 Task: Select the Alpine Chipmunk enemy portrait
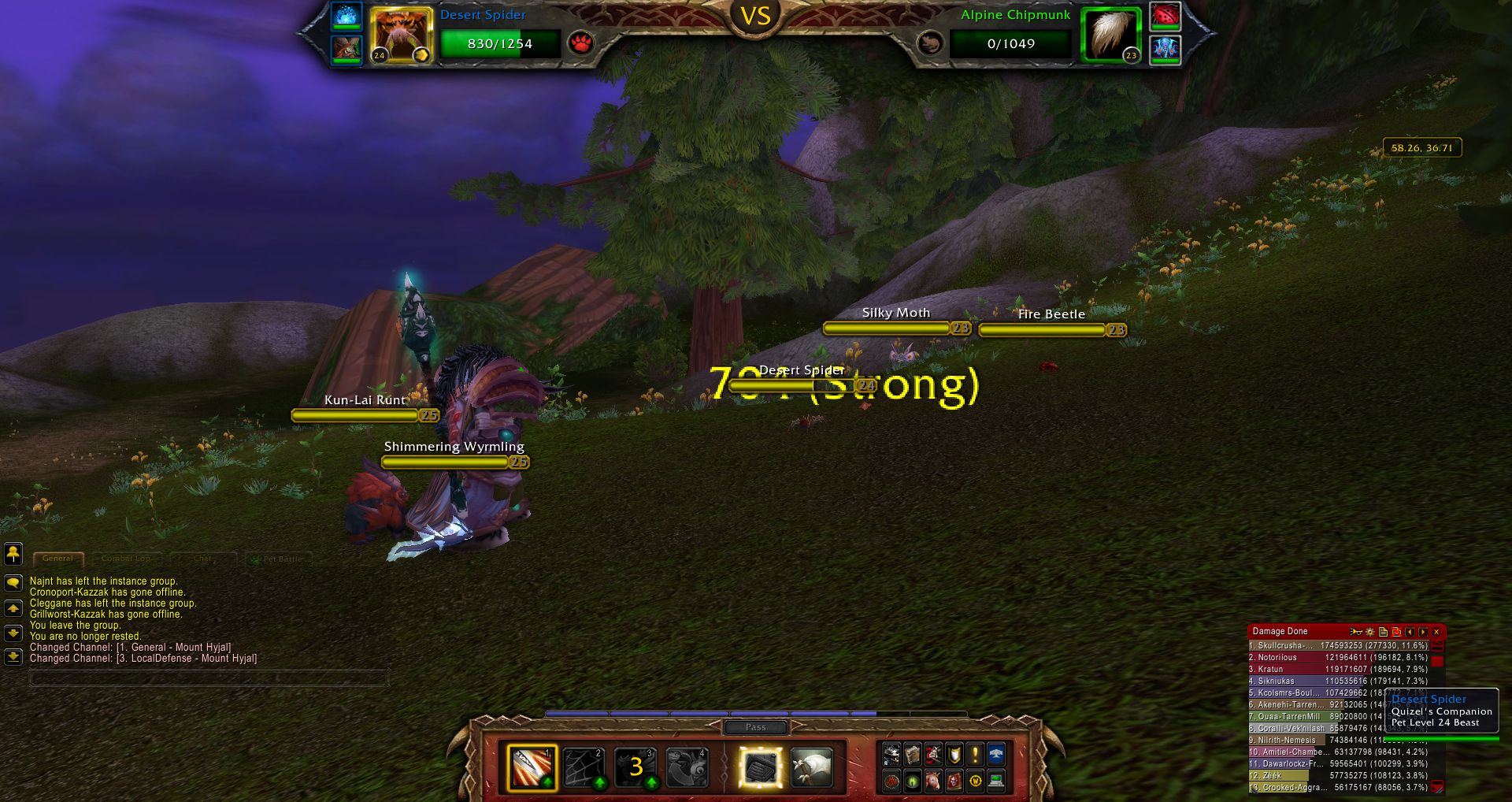point(1110,35)
